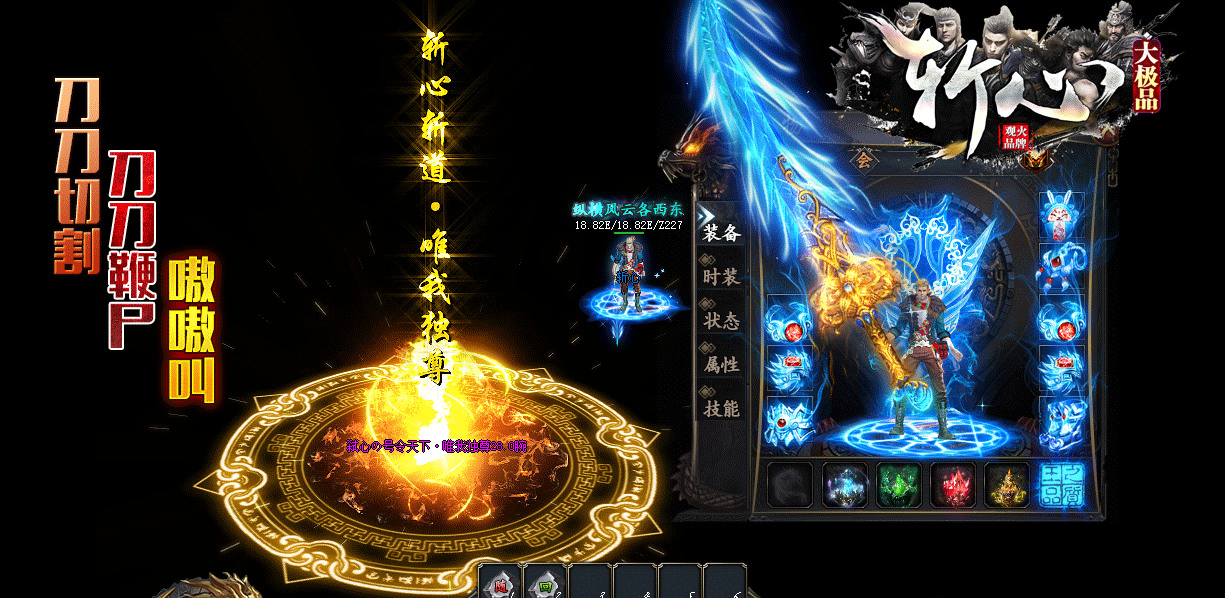Show the 状态 status tab
The image size is (1225, 598).
[720, 321]
